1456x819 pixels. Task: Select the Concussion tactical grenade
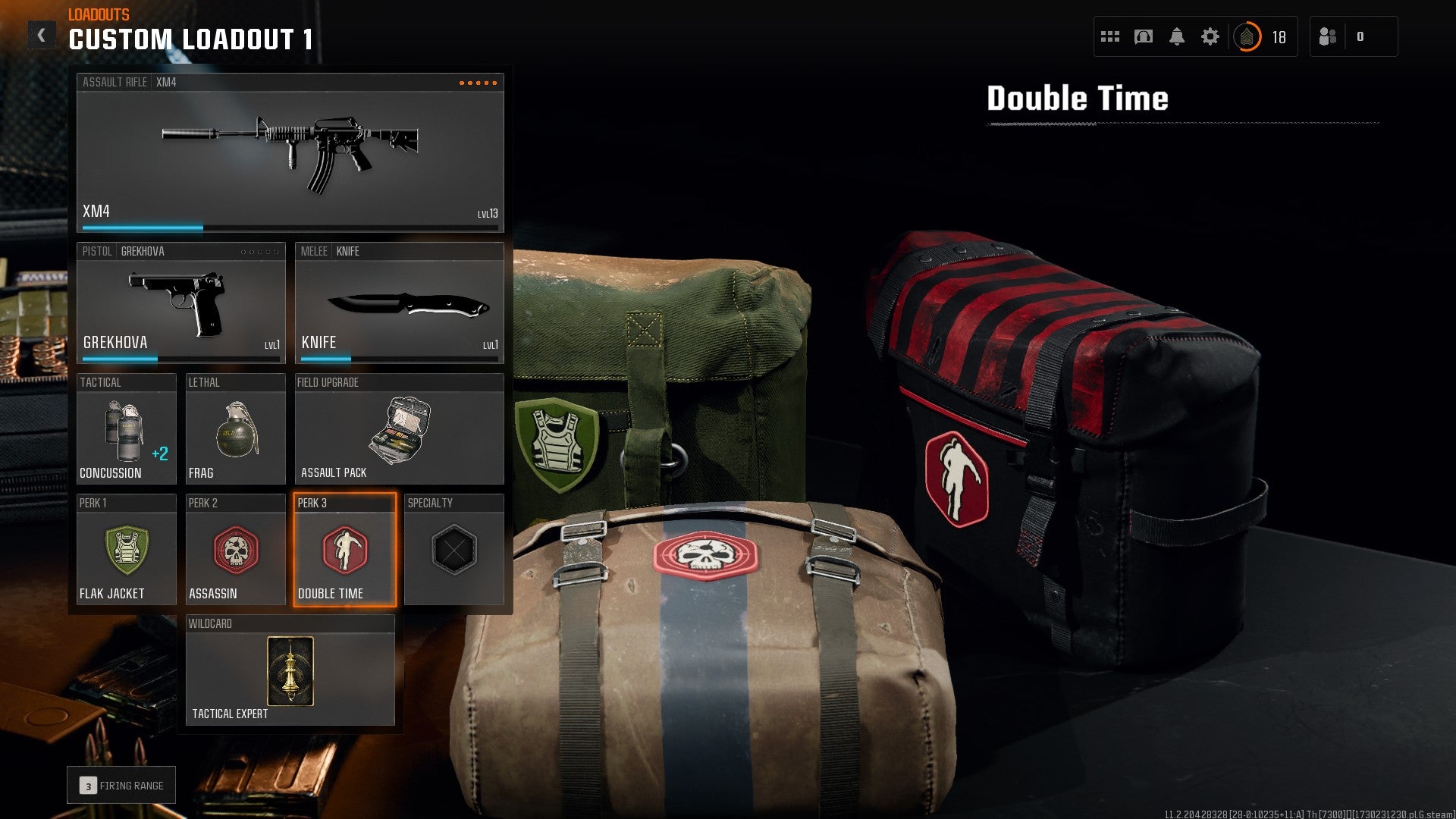[126, 430]
